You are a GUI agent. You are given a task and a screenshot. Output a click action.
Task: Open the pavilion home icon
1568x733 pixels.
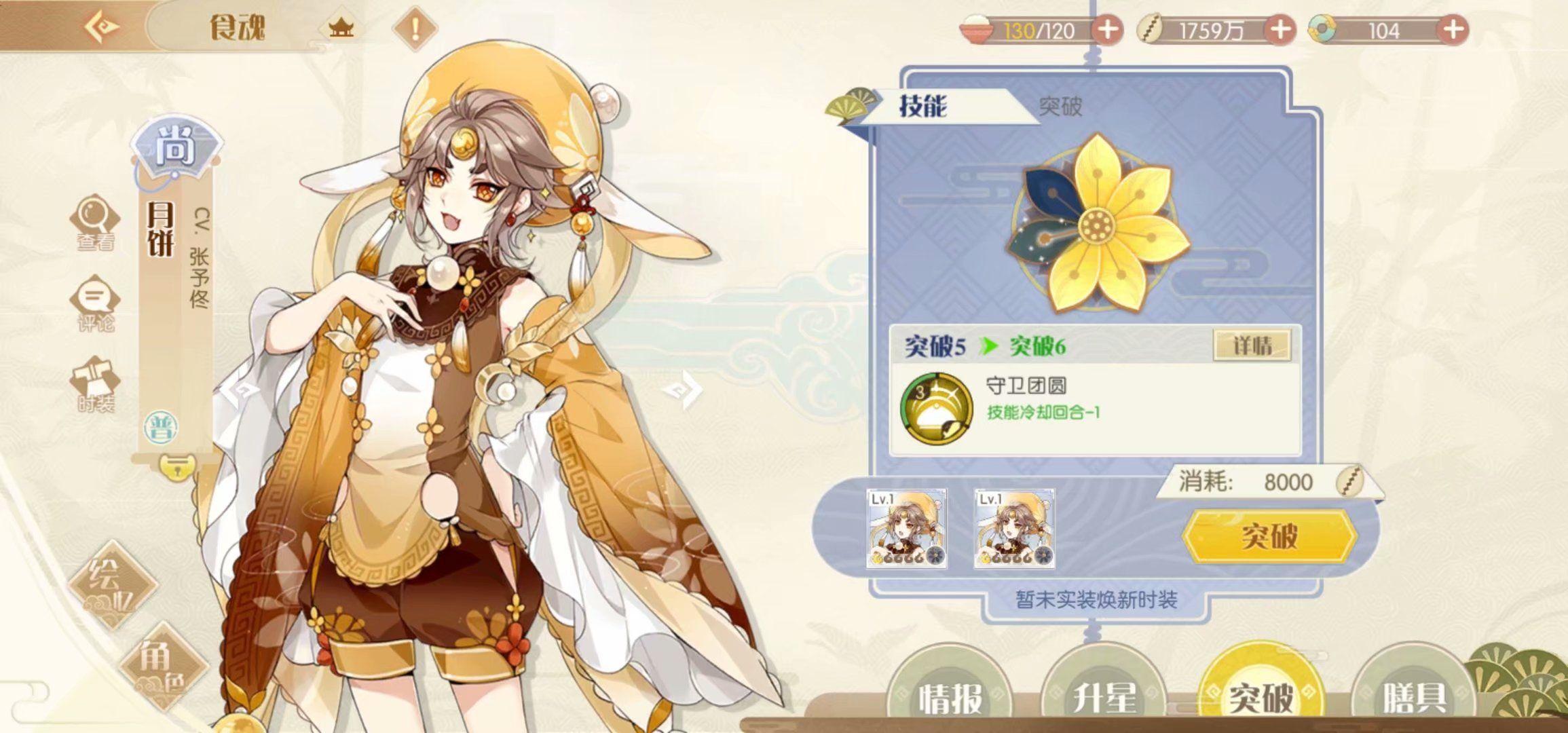click(x=341, y=29)
